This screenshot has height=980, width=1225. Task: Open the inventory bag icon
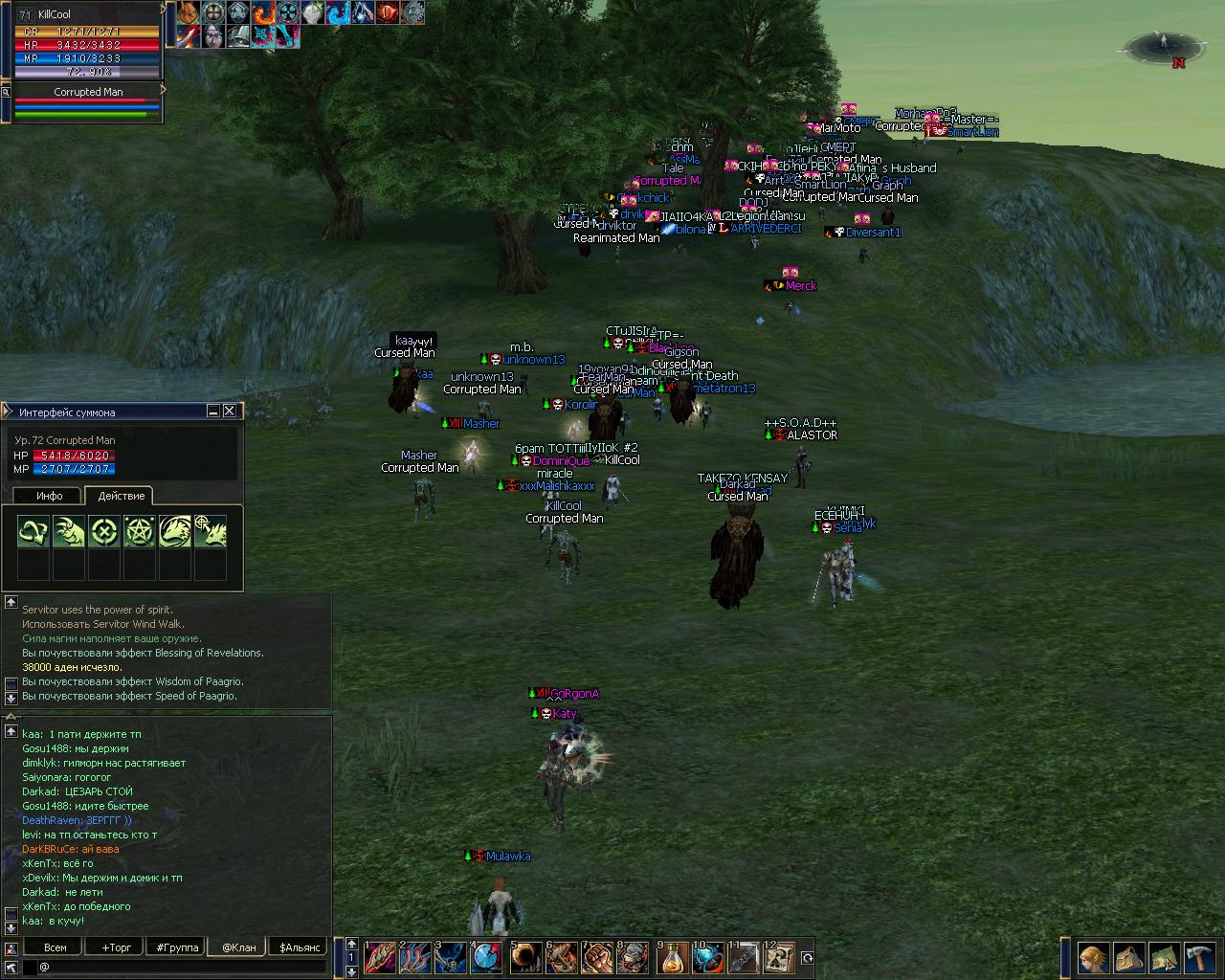[x=1128, y=957]
